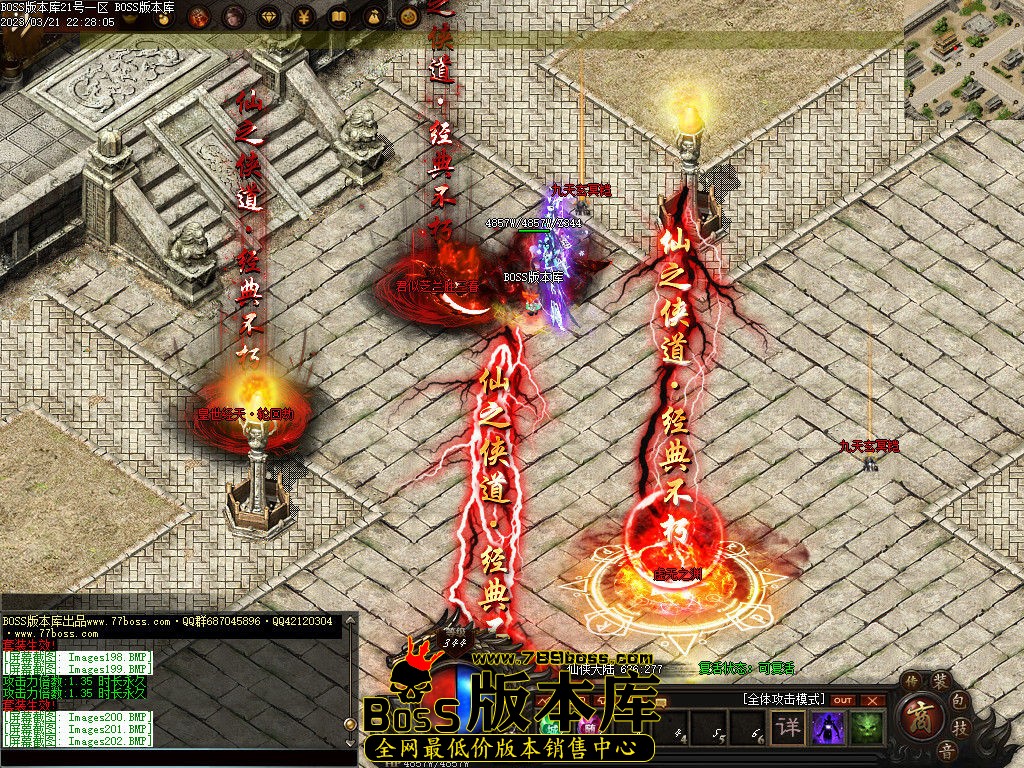Viewport: 1024px width, 768px height.
Task: Click the yuan currency icon
Action: (x=303, y=17)
